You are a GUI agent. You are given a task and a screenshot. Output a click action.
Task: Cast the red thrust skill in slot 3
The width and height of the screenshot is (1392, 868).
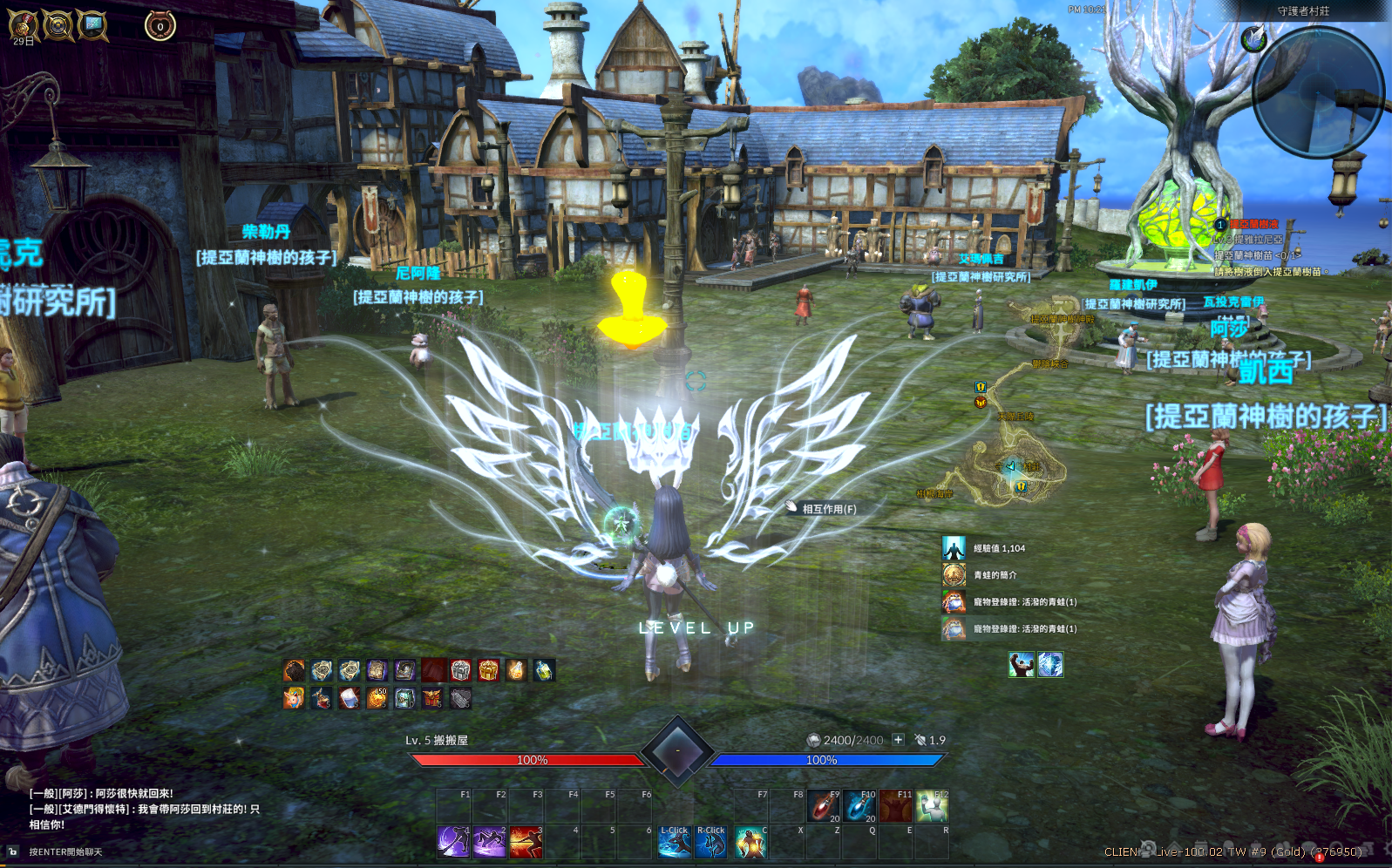(x=526, y=842)
